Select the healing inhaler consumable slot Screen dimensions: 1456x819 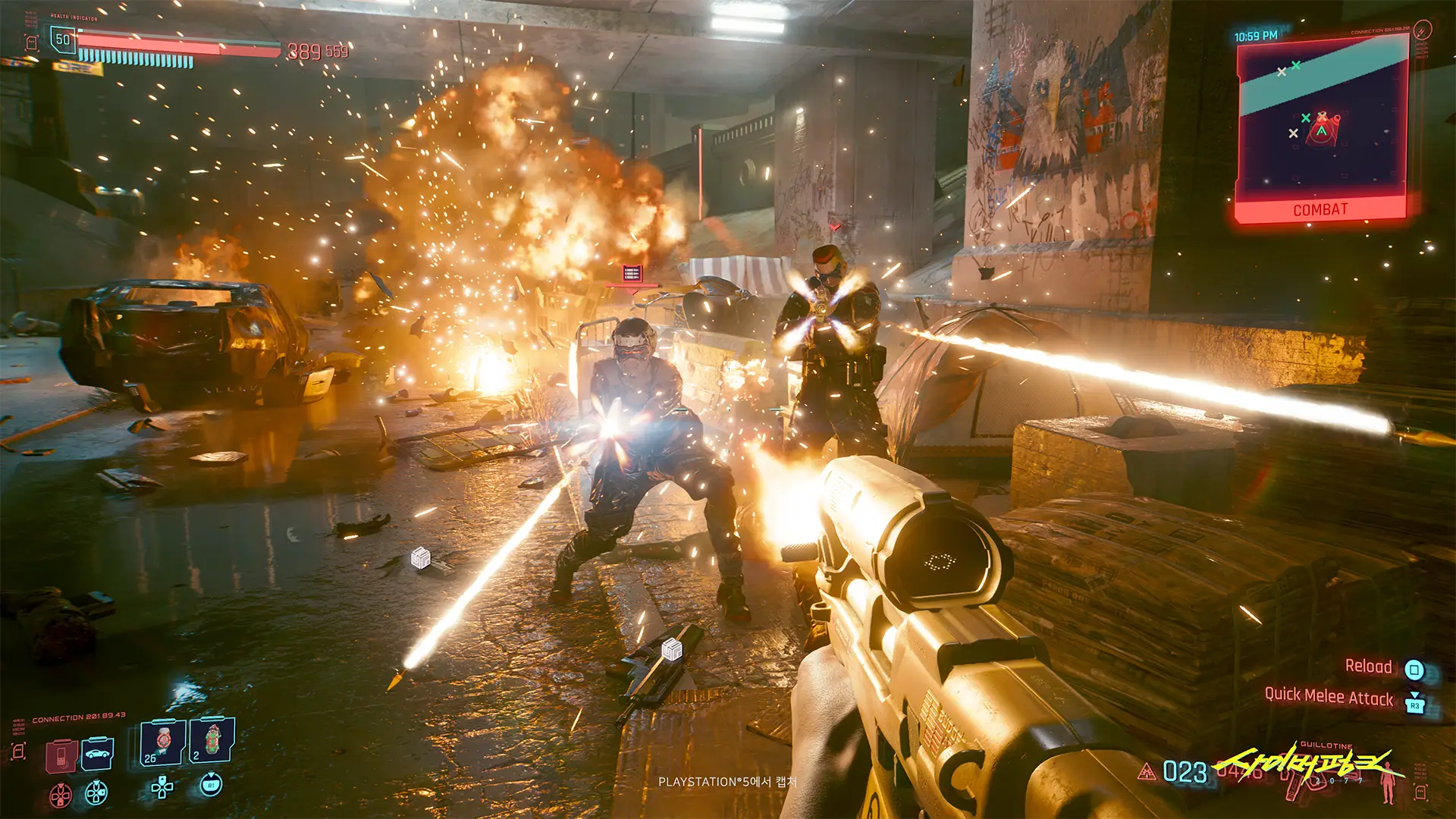[163, 742]
